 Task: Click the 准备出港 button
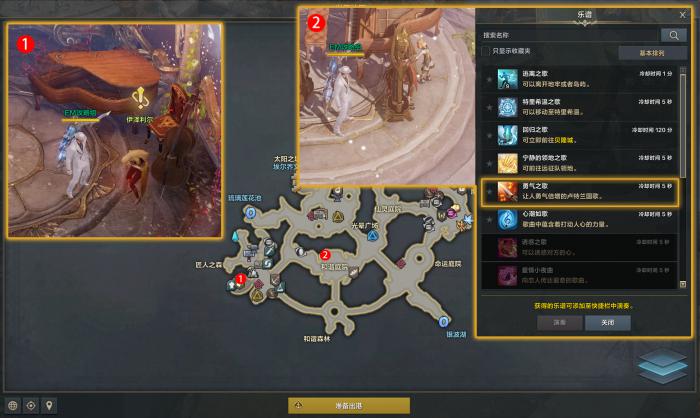[x=349, y=405]
